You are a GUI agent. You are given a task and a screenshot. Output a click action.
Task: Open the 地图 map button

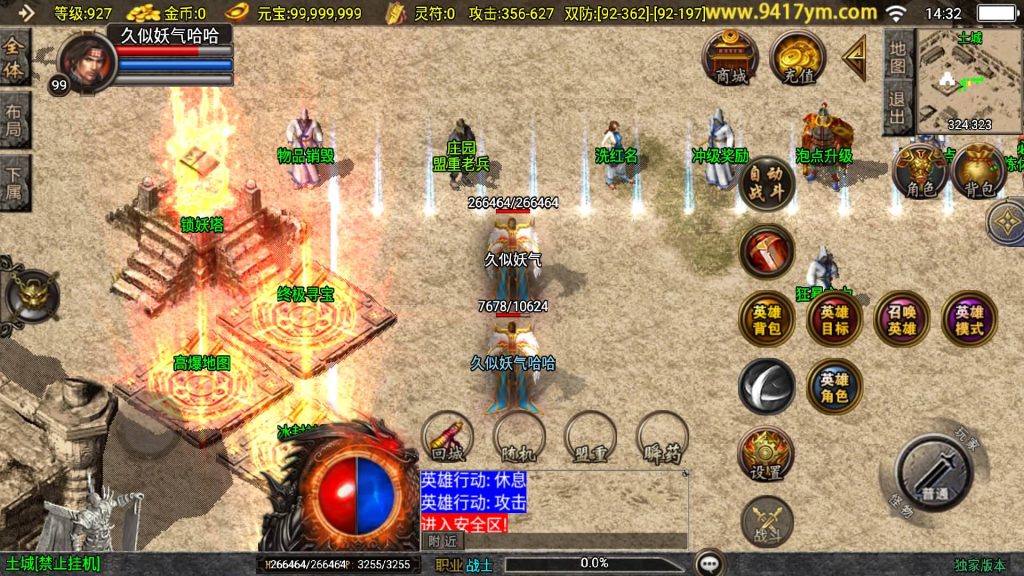click(x=899, y=56)
